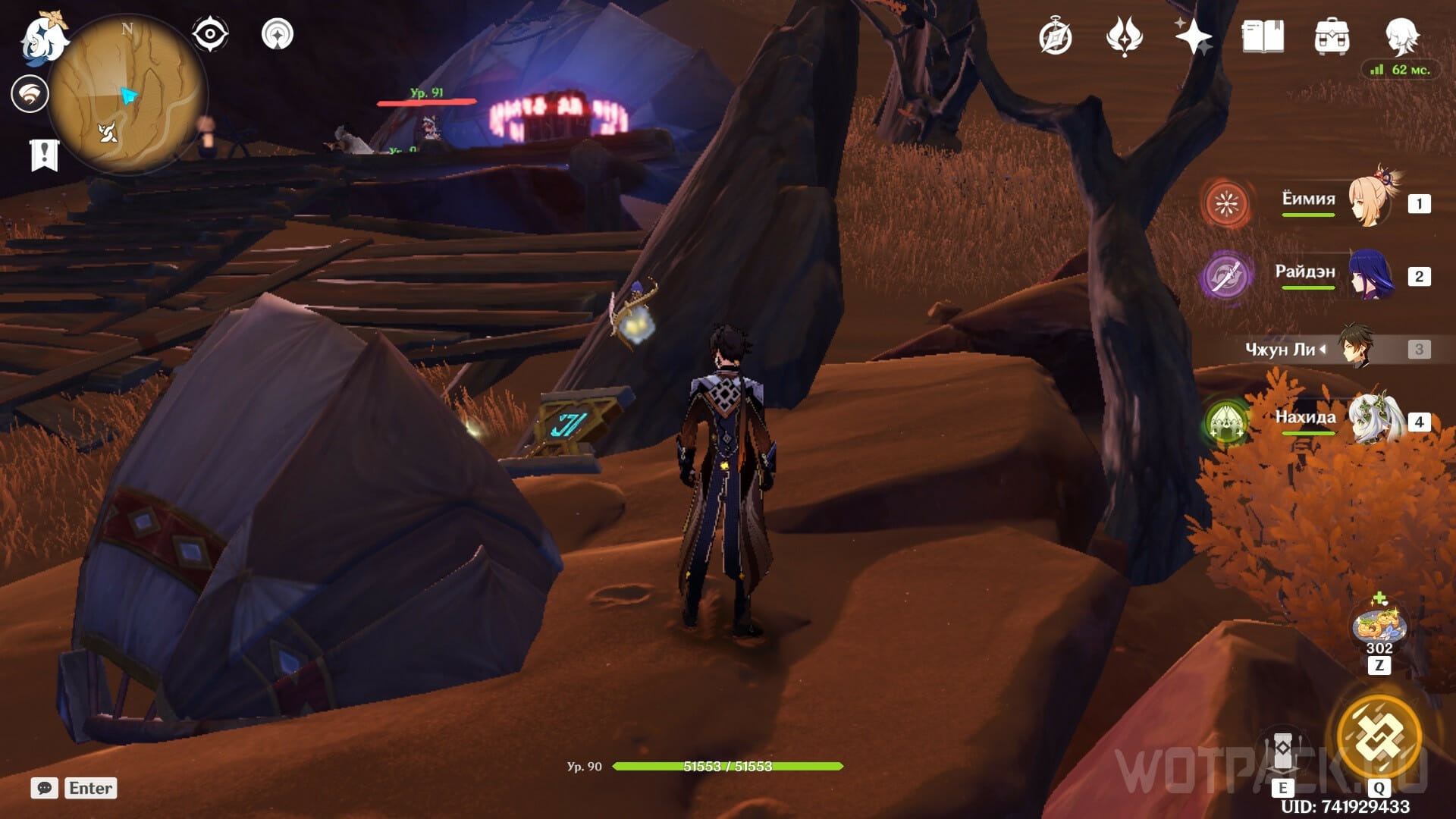Image resolution: width=1456 pixels, height=819 pixels.
Task: Switch to party member Ёимия
Action: pos(1369,202)
